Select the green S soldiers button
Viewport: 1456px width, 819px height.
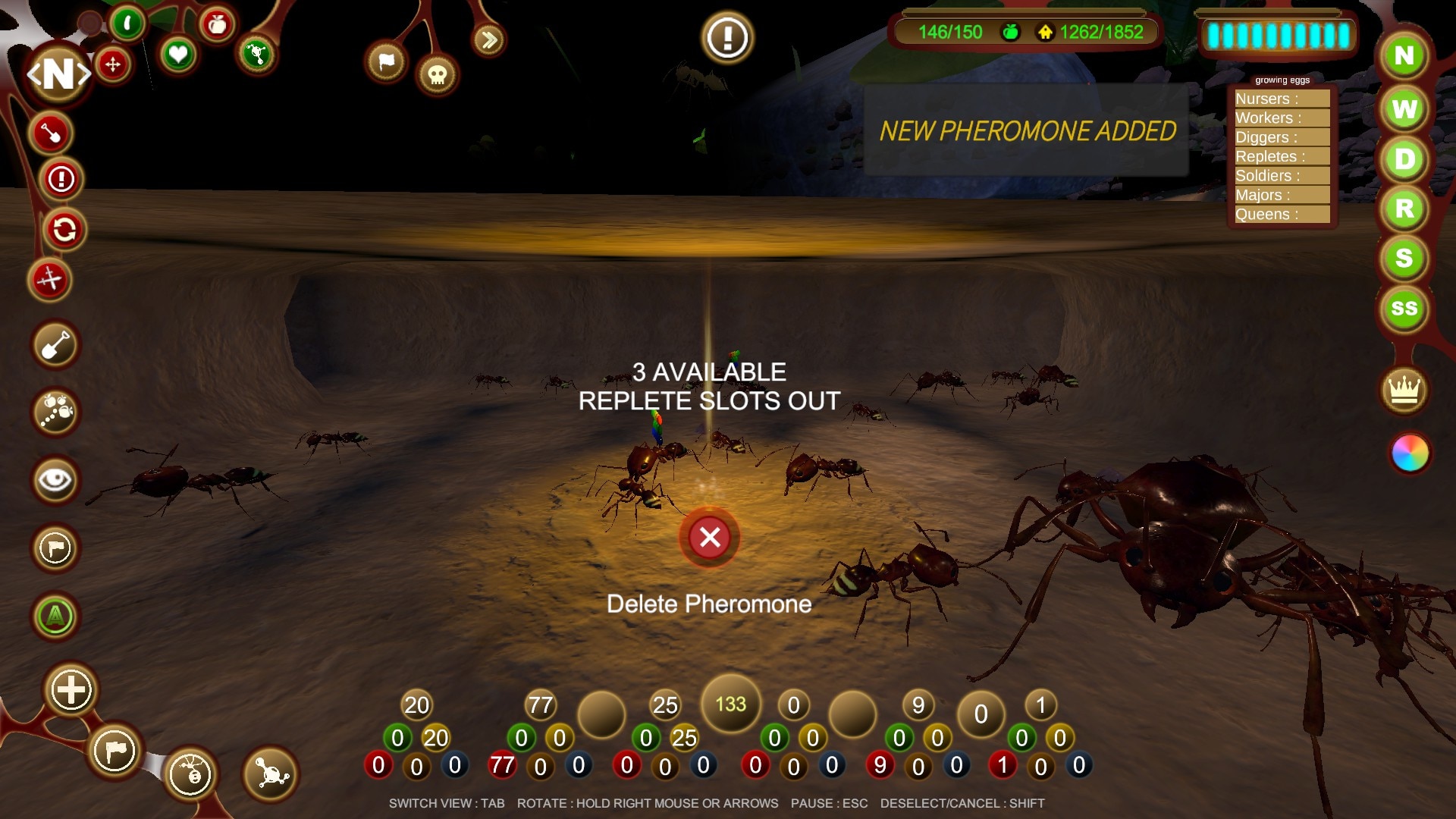[1404, 259]
